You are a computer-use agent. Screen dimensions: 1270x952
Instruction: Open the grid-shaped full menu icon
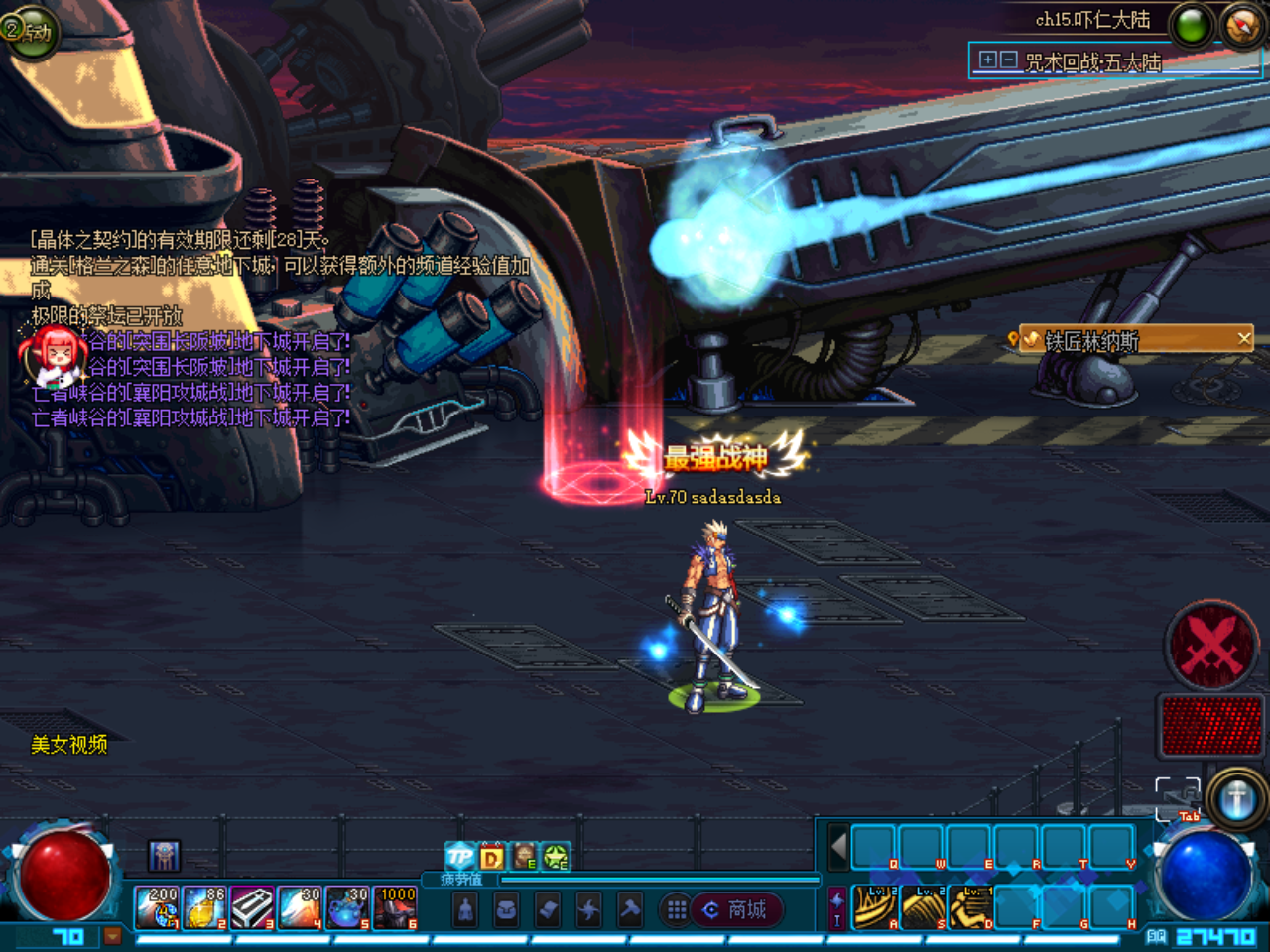point(676,910)
